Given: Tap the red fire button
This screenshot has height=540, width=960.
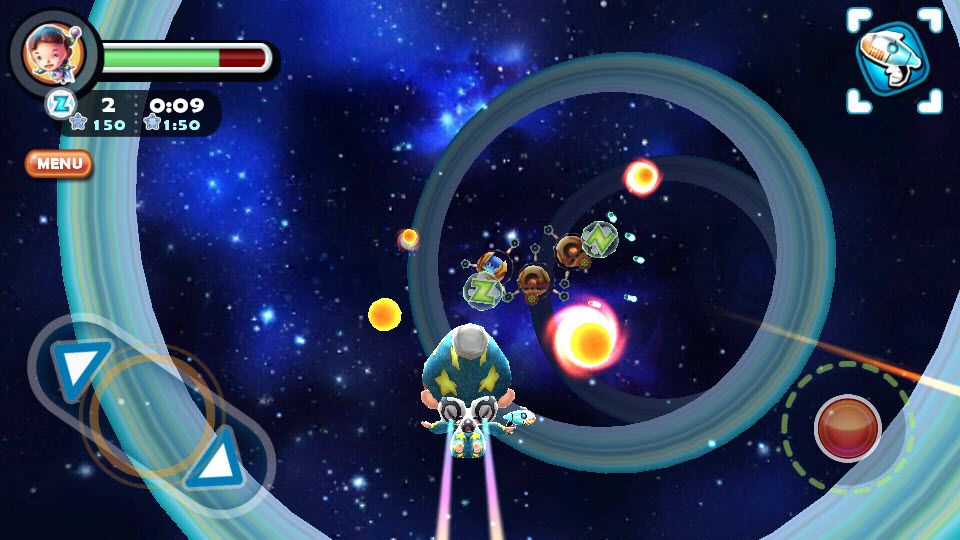Looking at the screenshot, I should point(847,428).
